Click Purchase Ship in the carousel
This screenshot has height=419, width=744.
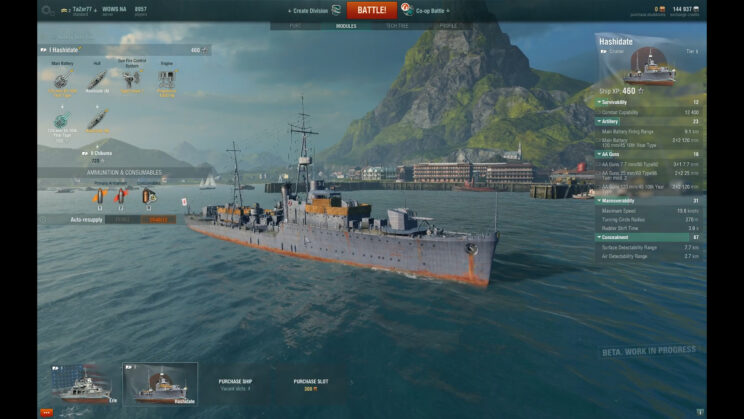pos(237,384)
